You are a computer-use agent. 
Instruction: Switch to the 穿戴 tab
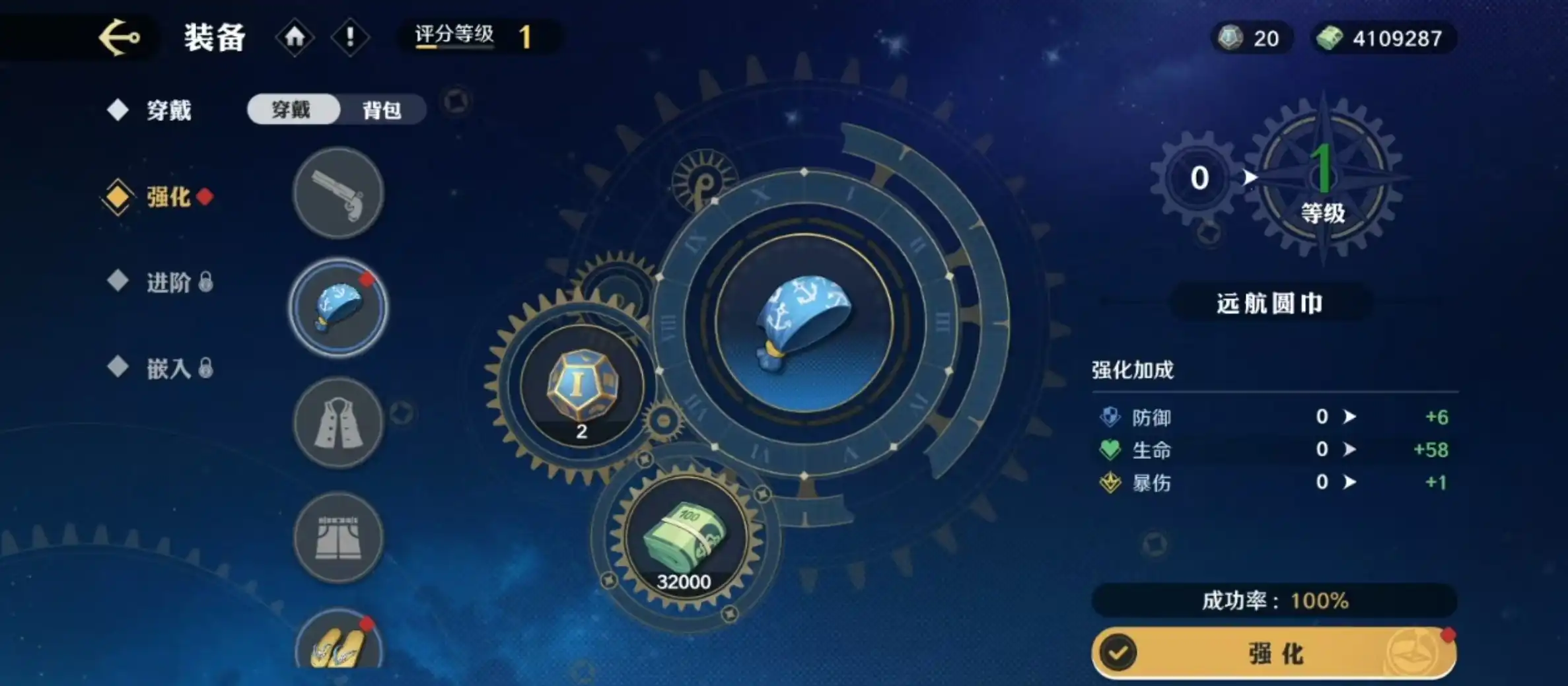[293, 109]
